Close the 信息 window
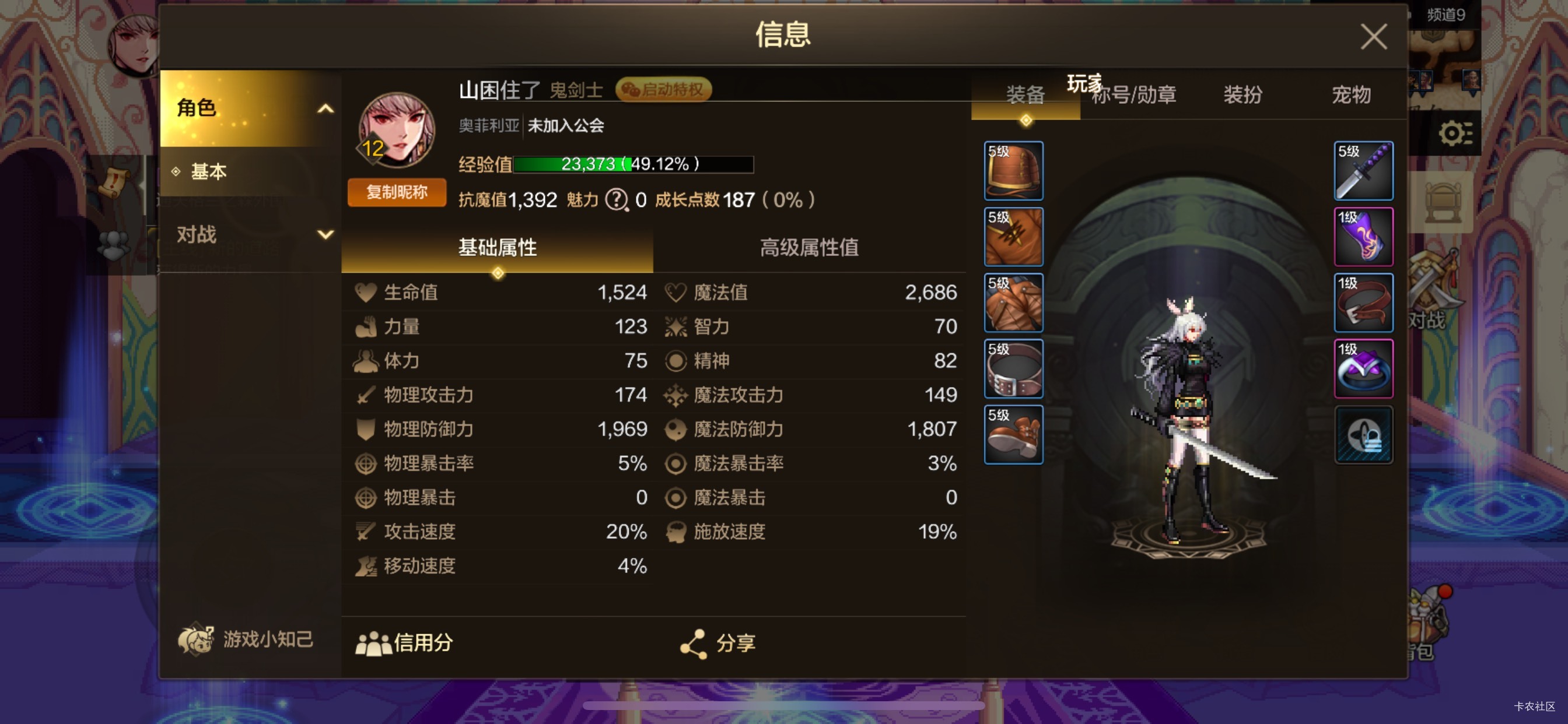The width and height of the screenshot is (1568, 724). point(1373,37)
